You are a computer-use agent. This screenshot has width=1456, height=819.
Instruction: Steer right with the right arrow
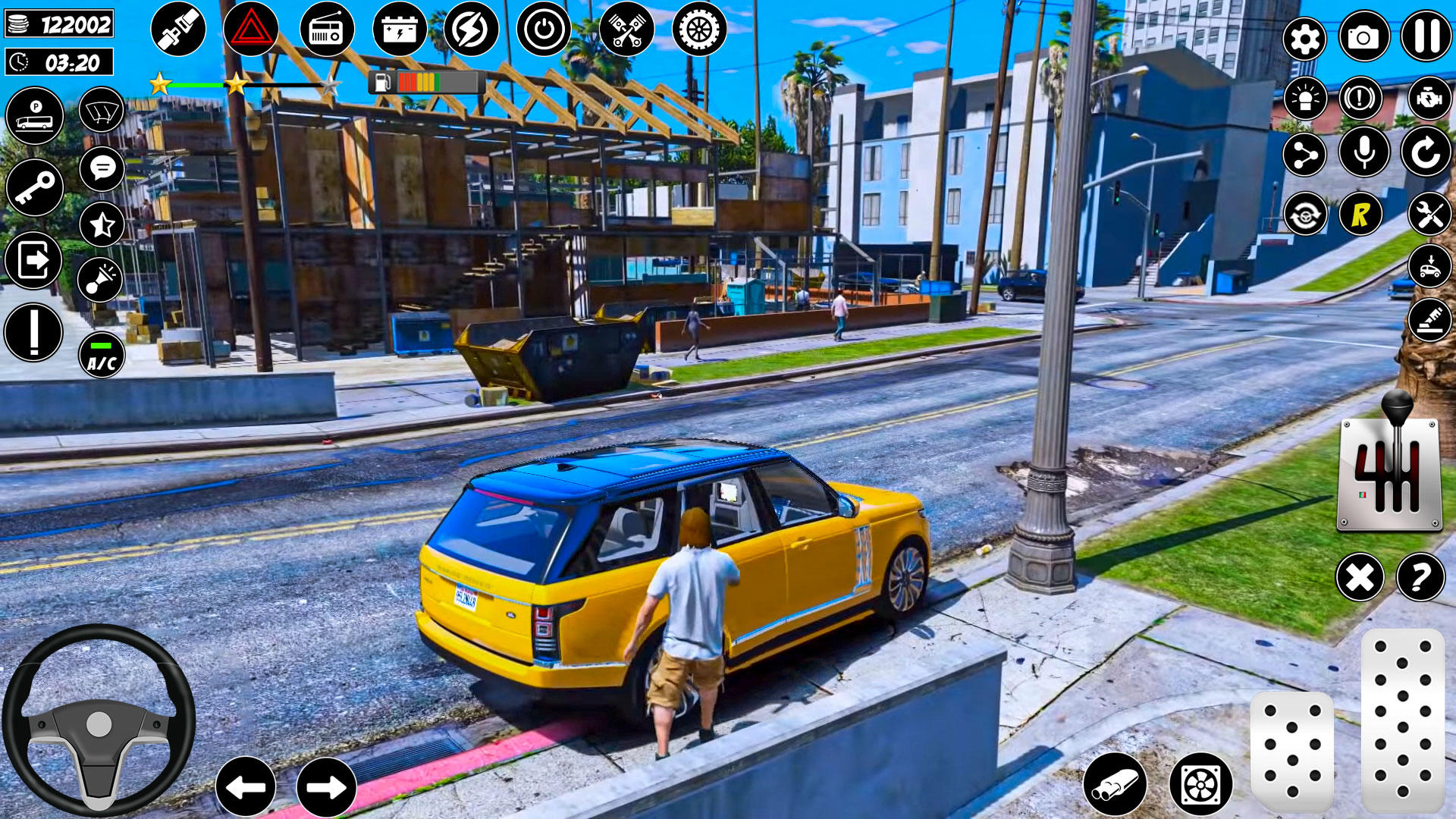click(x=326, y=786)
